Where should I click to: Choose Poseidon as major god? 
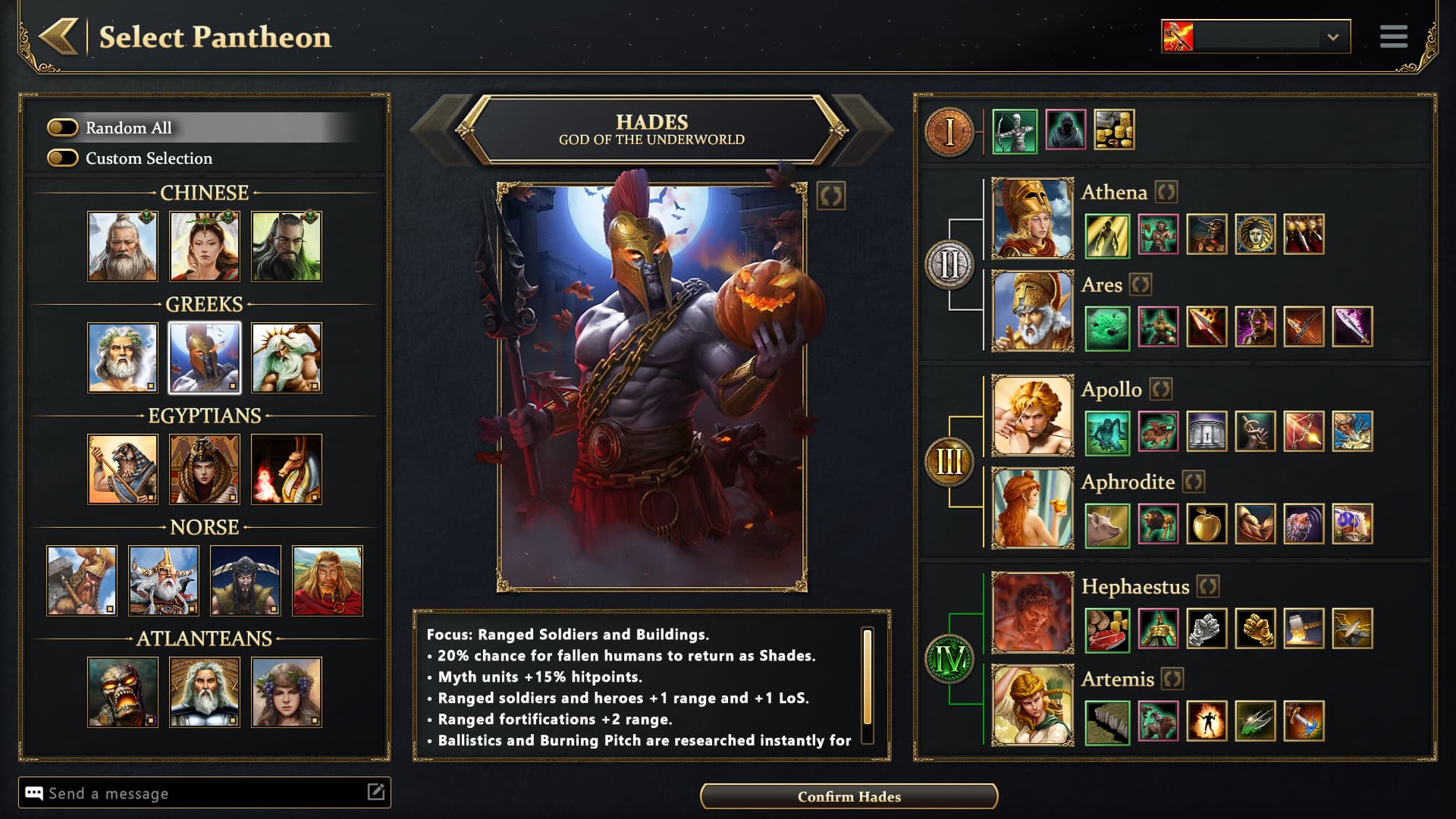pos(287,357)
